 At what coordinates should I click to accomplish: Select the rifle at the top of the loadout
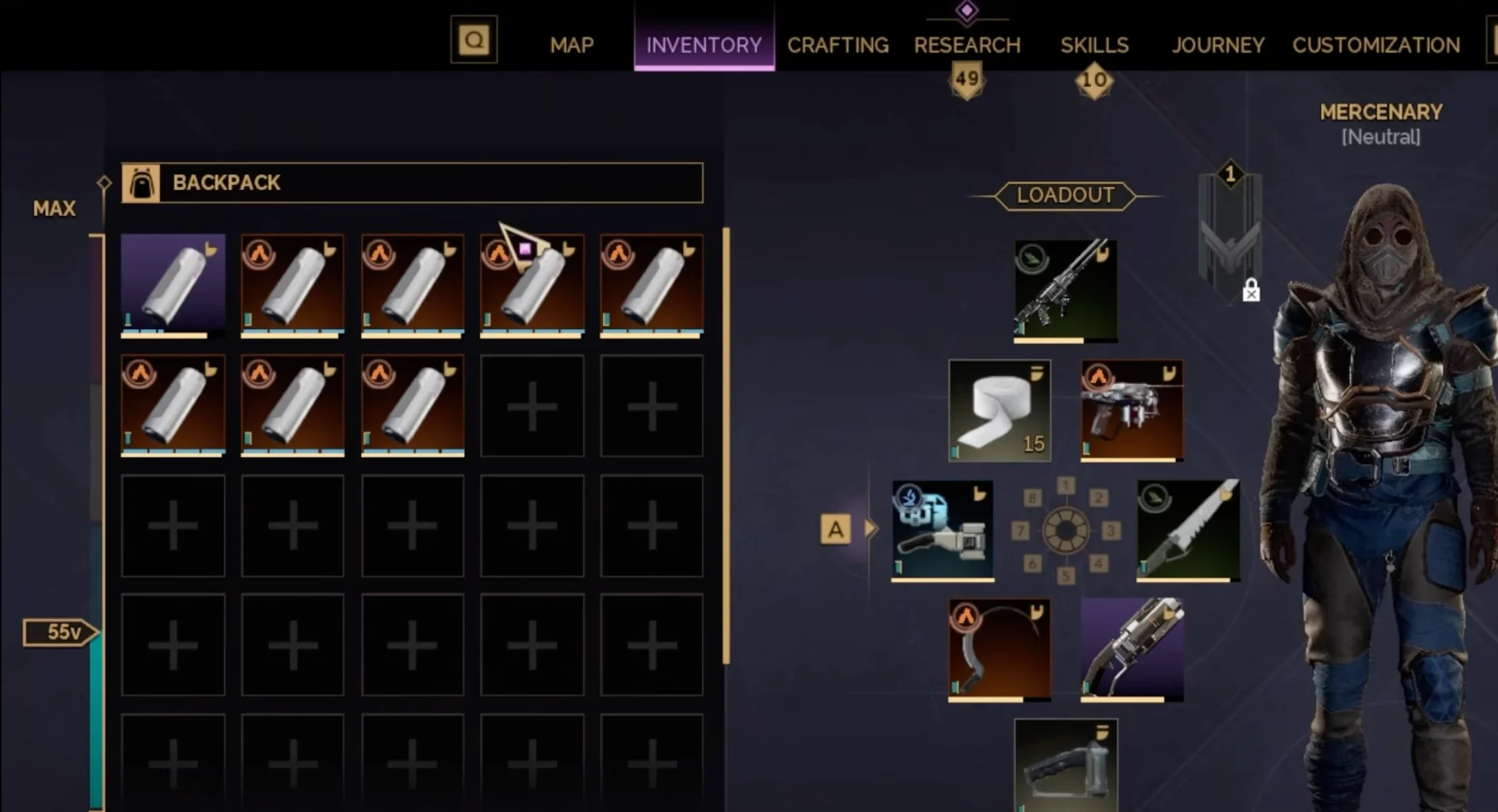(1065, 290)
